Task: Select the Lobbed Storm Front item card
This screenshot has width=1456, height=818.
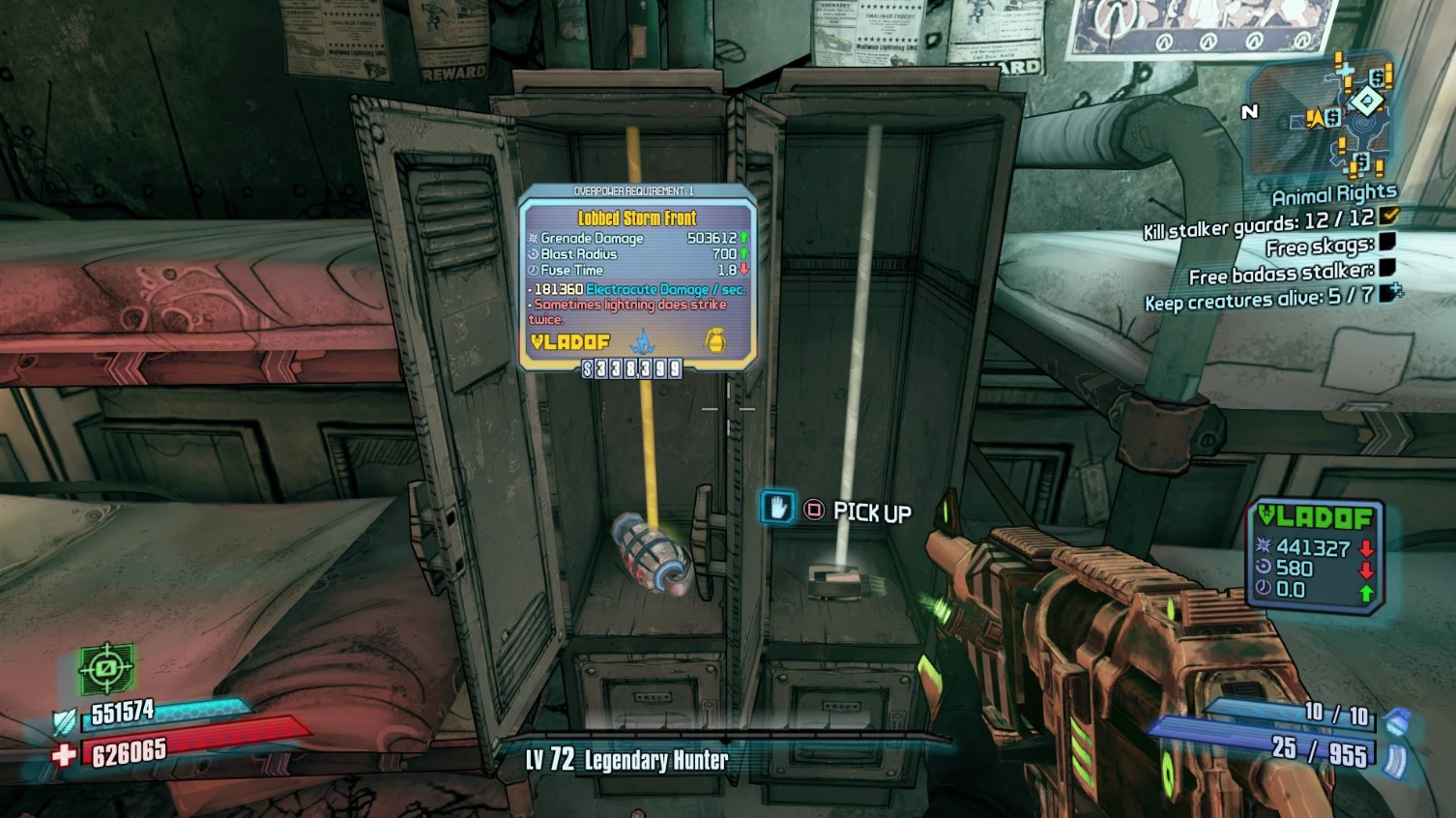Action: click(x=637, y=278)
